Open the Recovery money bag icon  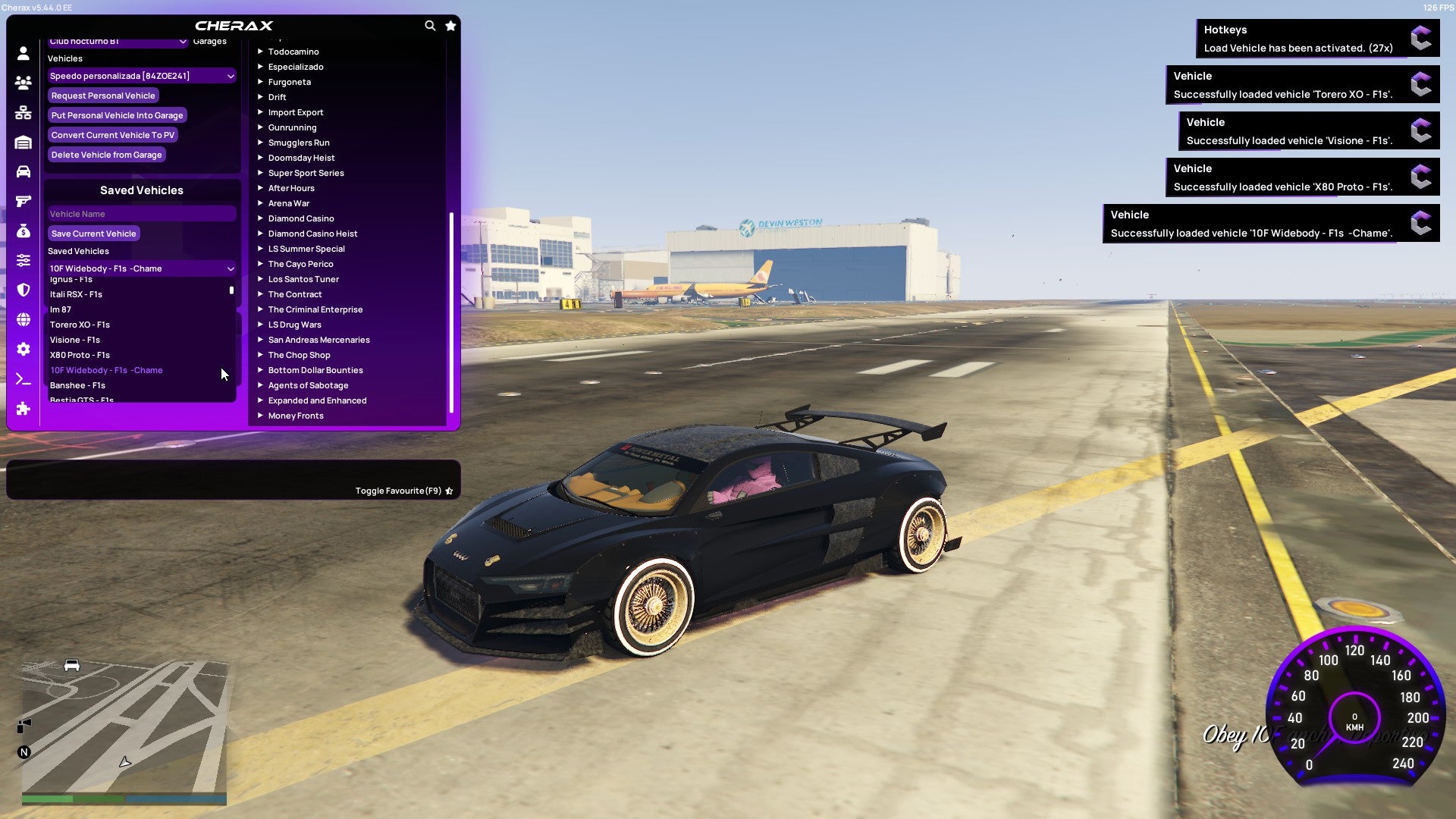click(x=23, y=230)
